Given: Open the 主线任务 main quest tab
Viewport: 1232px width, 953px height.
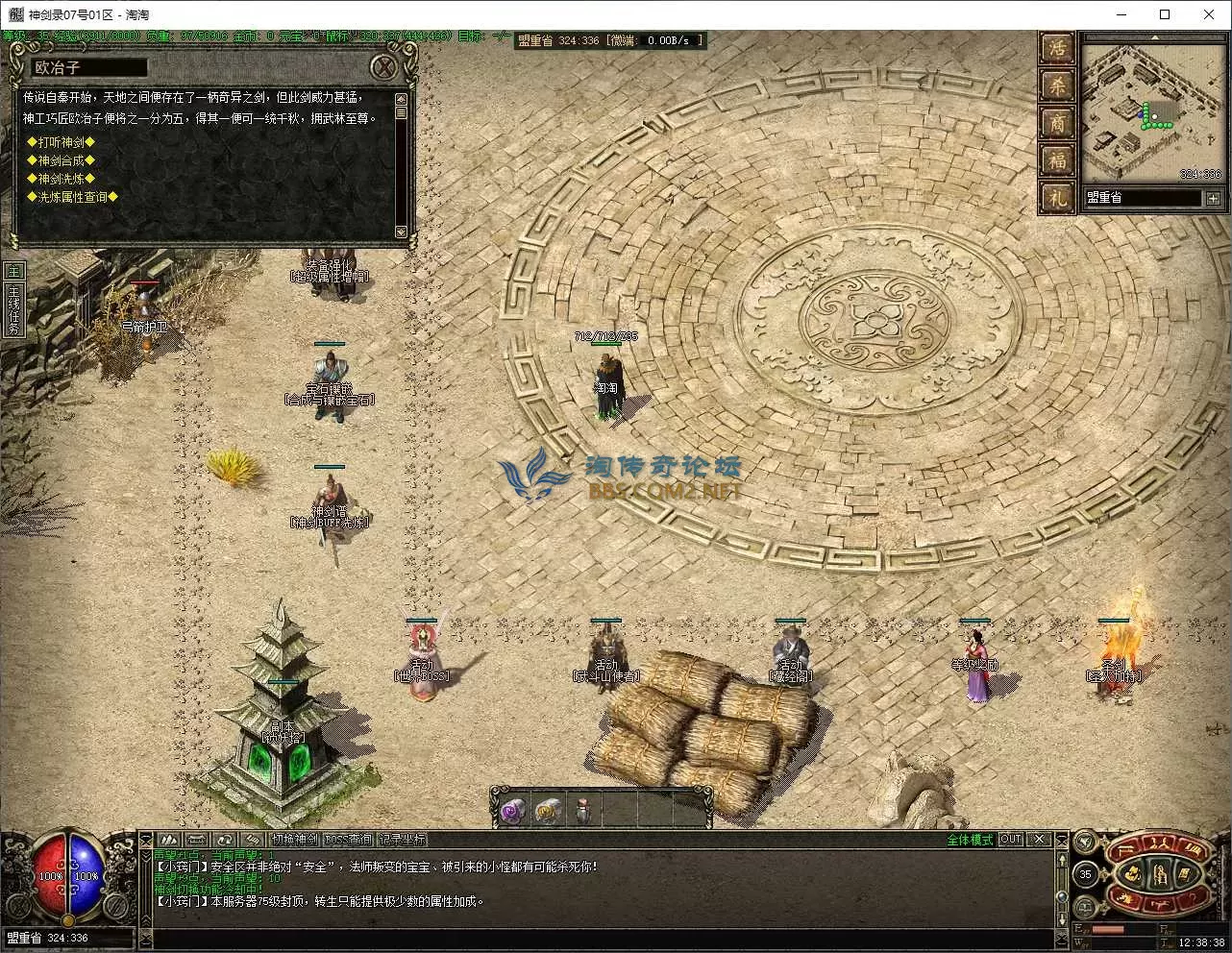Looking at the screenshot, I should [x=13, y=309].
